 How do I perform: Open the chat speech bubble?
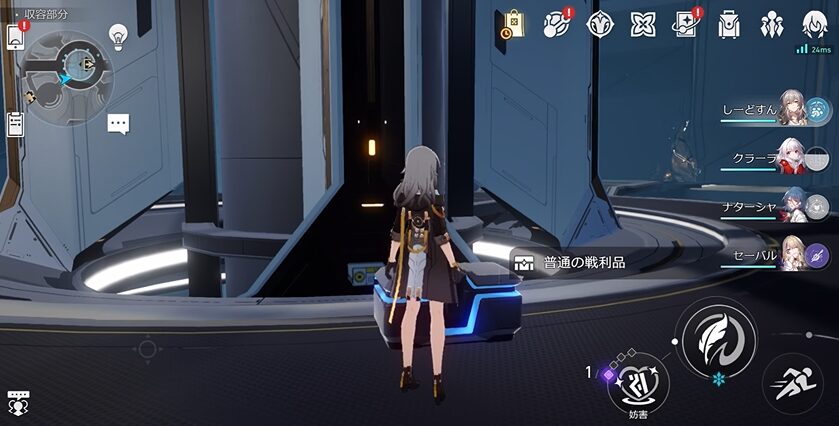(119, 124)
